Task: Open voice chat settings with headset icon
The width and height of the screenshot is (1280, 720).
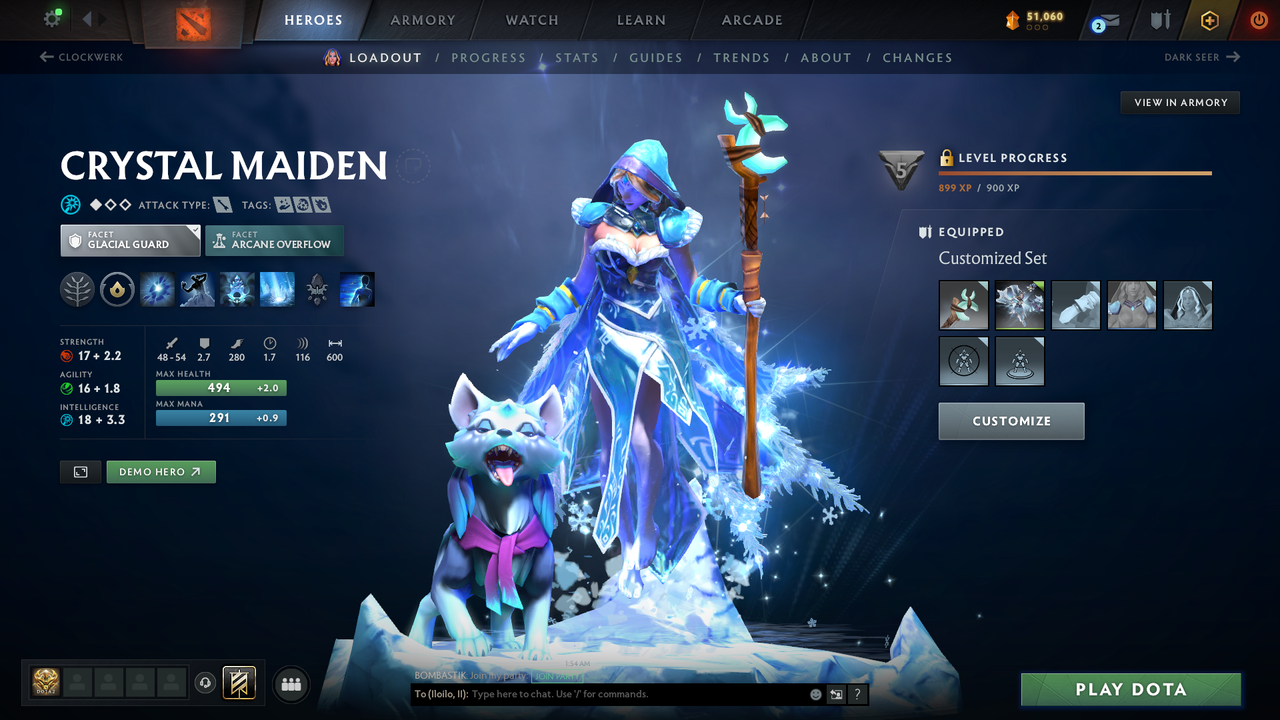Action: point(205,683)
